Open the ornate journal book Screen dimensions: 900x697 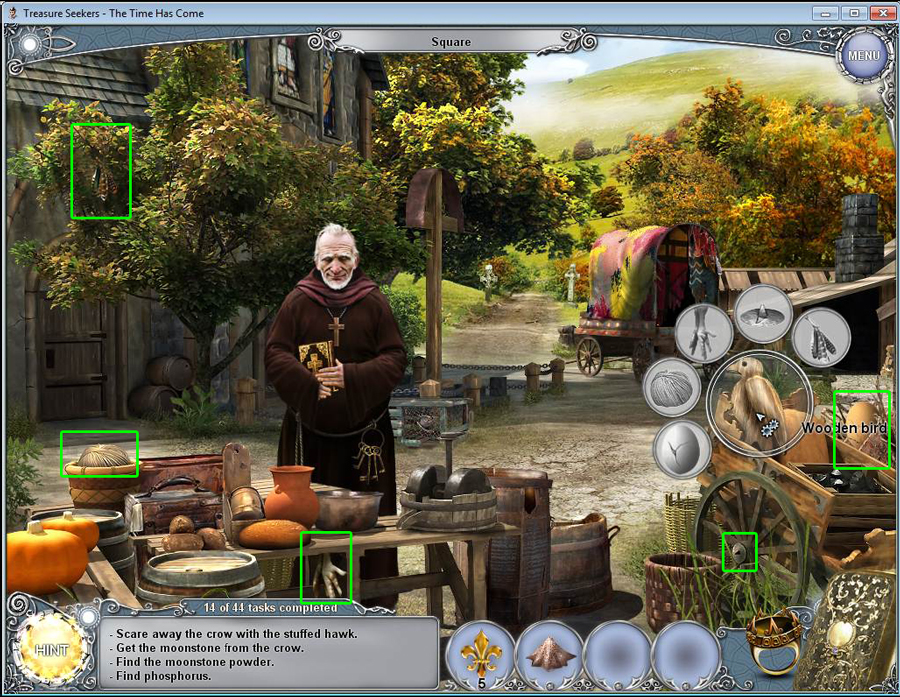850,635
